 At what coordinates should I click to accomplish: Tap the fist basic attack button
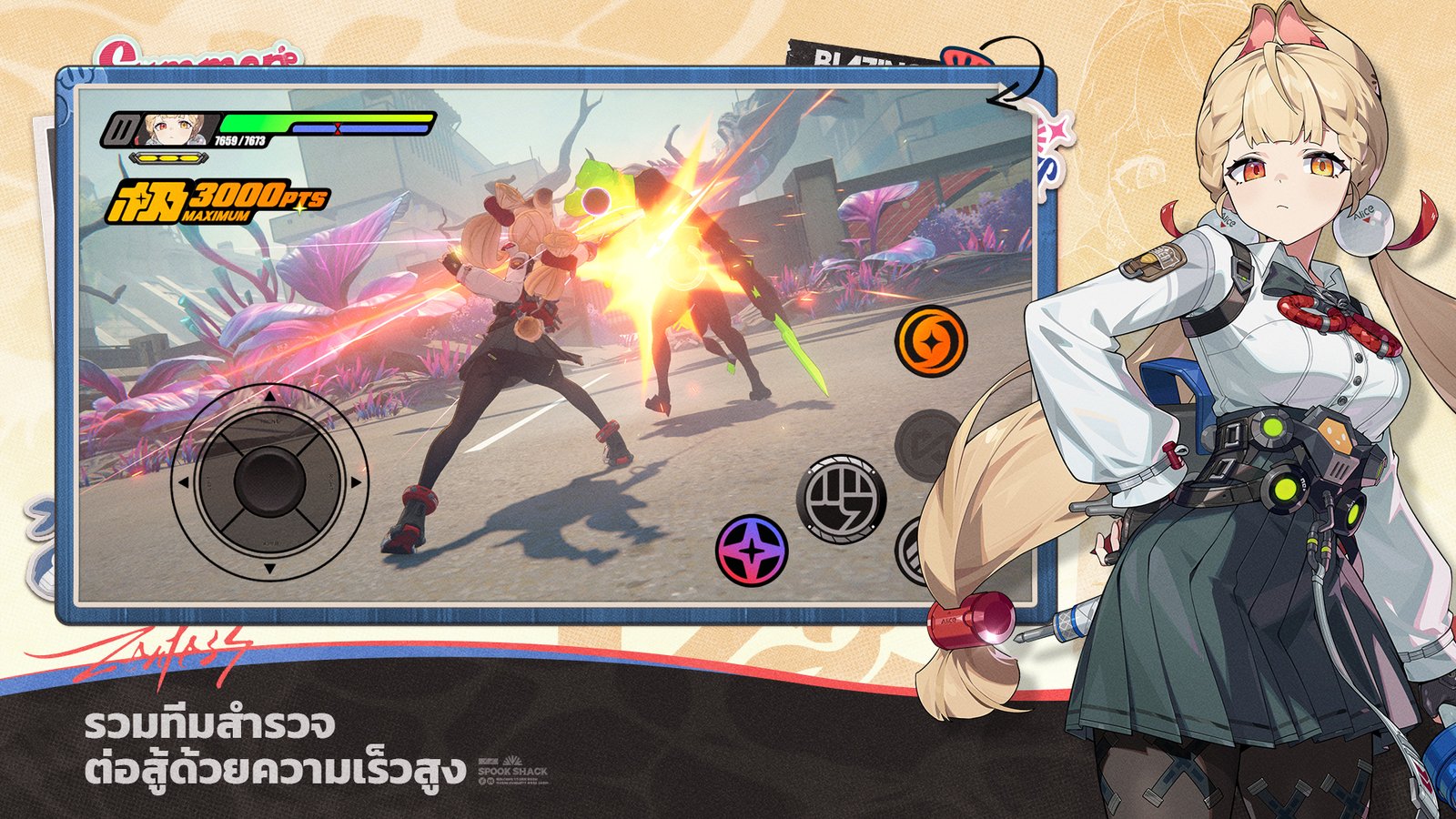(x=841, y=500)
